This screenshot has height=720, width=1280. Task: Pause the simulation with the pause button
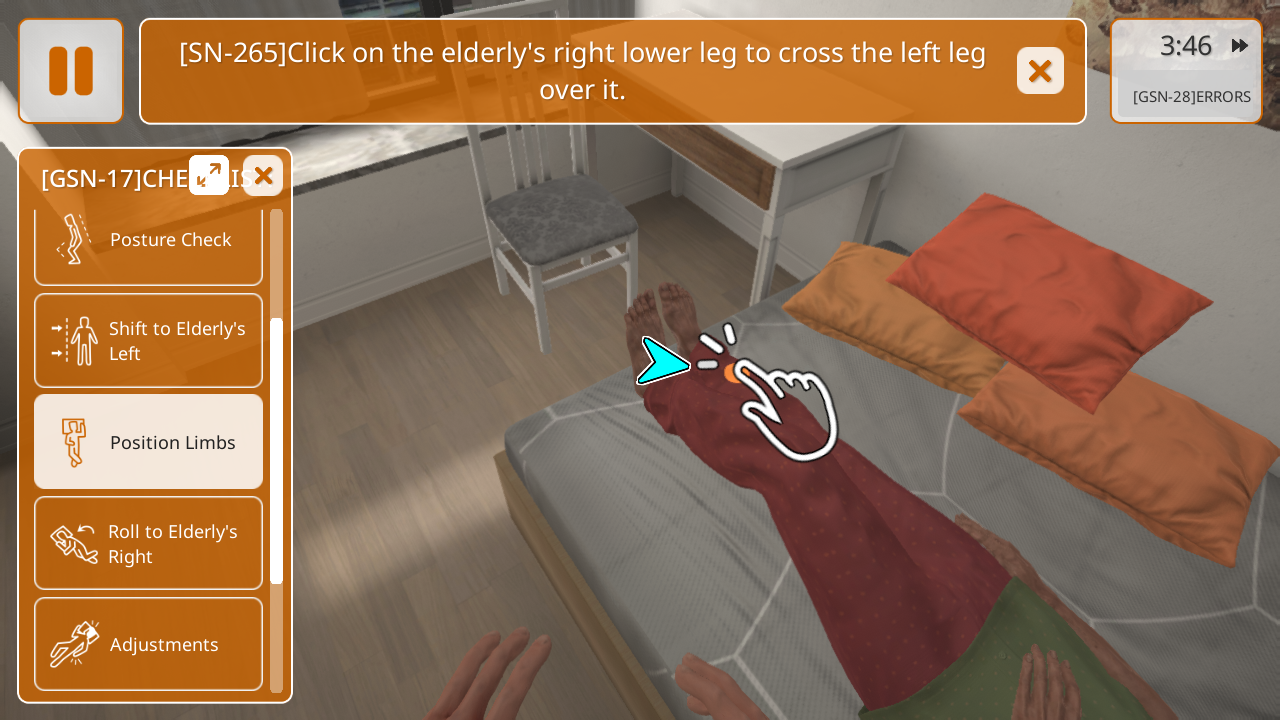point(71,71)
